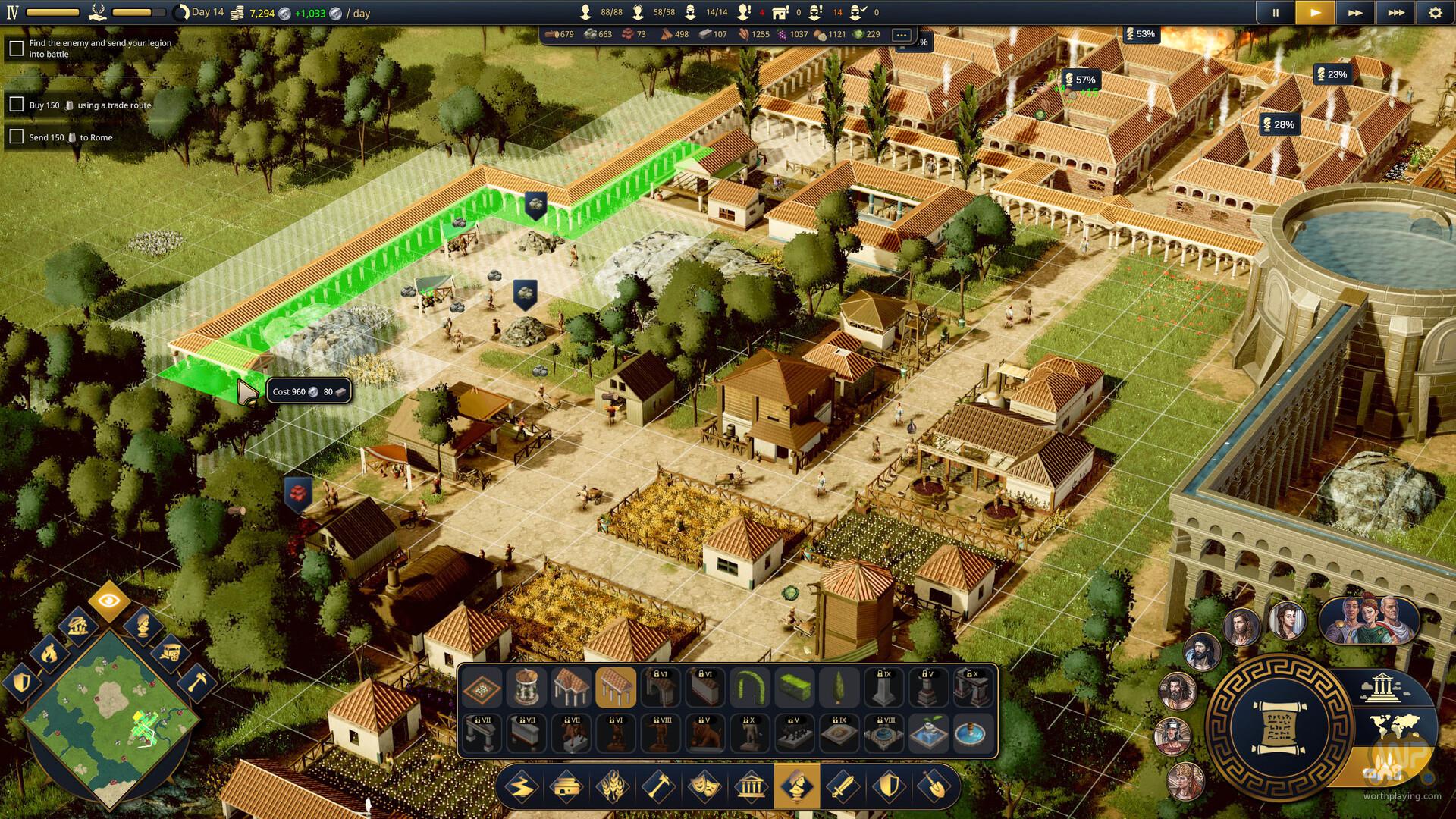Select the cypress tree decoration
The image size is (1456, 819).
tap(839, 688)
